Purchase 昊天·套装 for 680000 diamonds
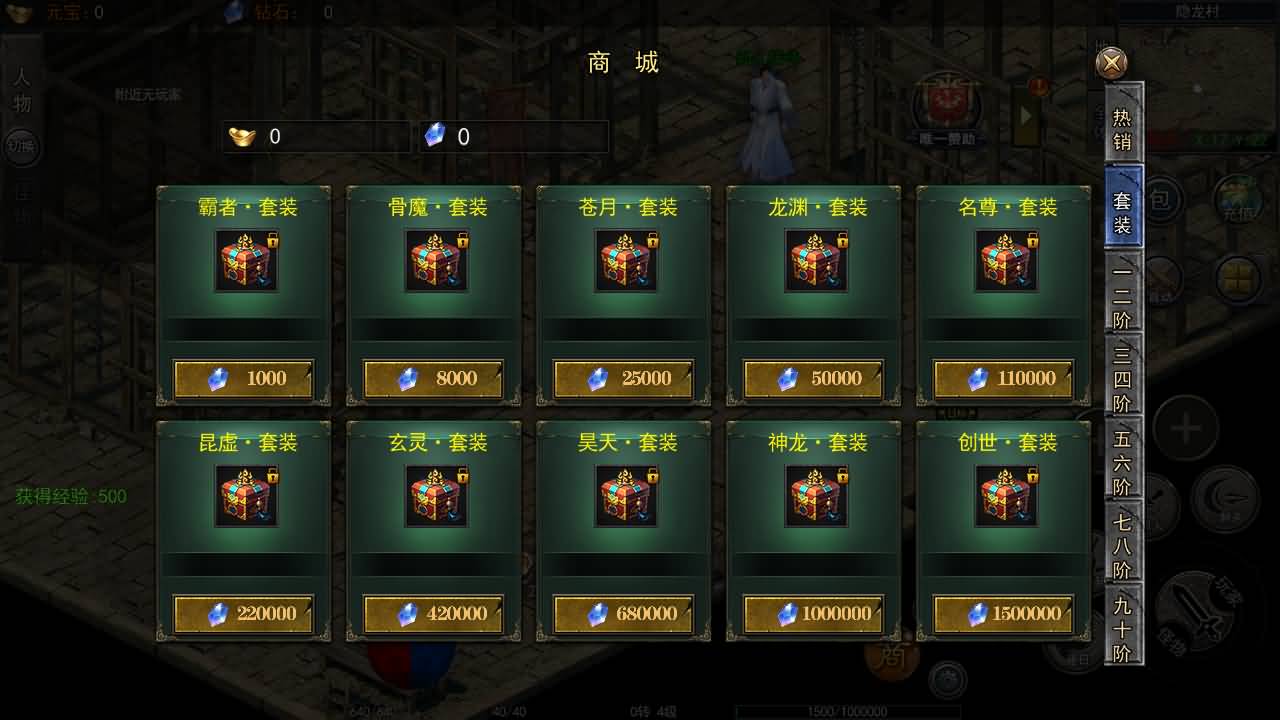Screen dimensions: 1280x720 pyautogui.click(x=624, y=614)
